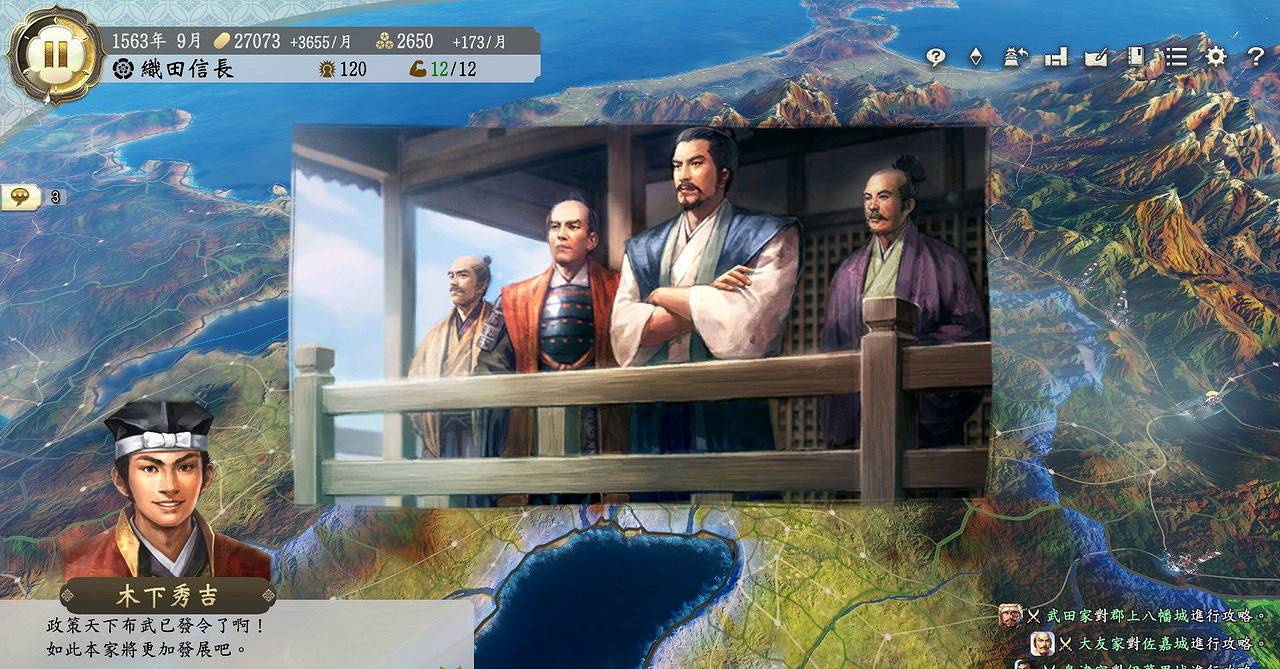This screenshot has width=1280, height=669.
Task: Show the list menu icon
Action: (x=1176, y=57)
